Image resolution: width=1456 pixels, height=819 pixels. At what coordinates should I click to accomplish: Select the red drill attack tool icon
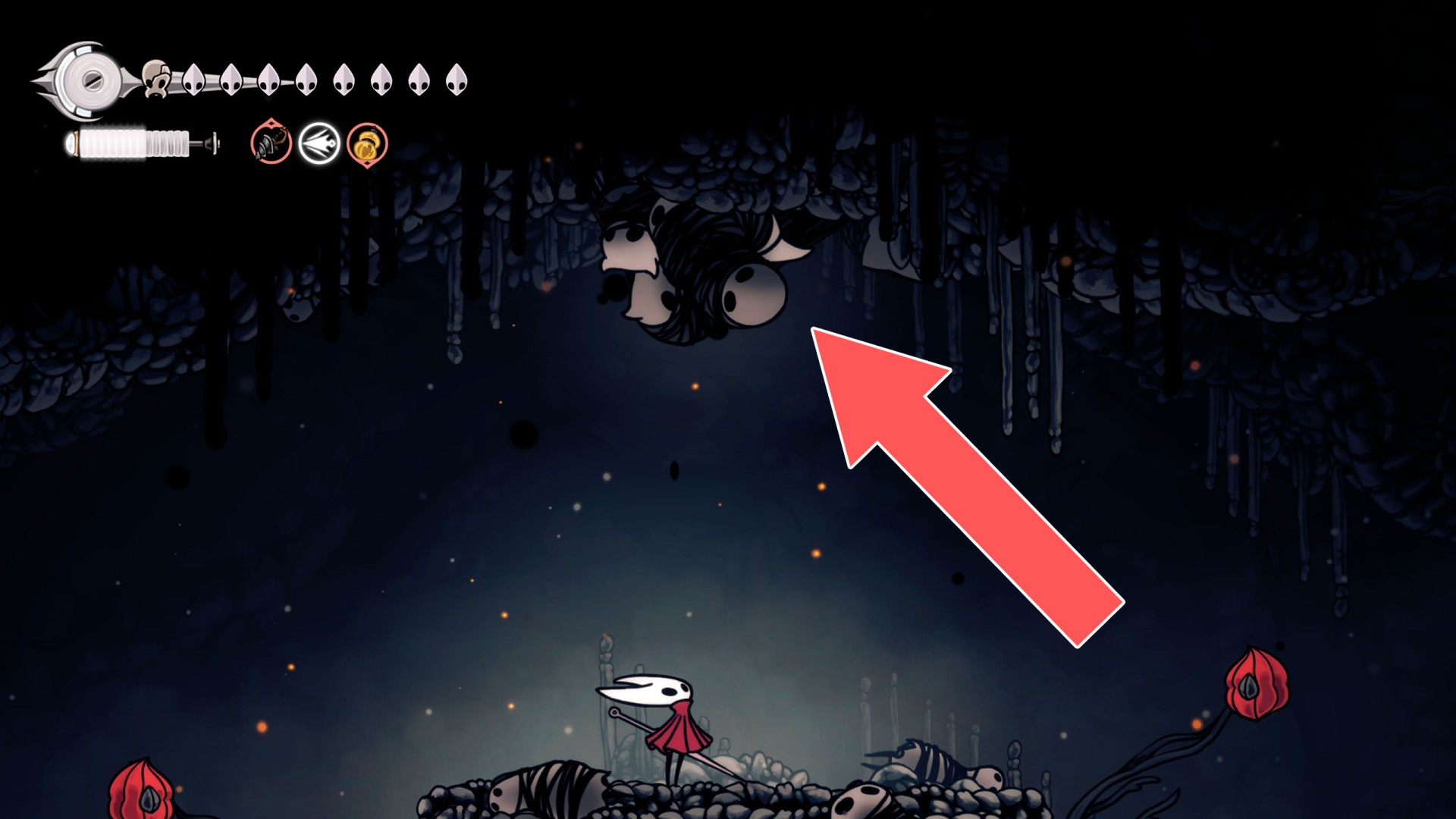click(x=269, y=144)
